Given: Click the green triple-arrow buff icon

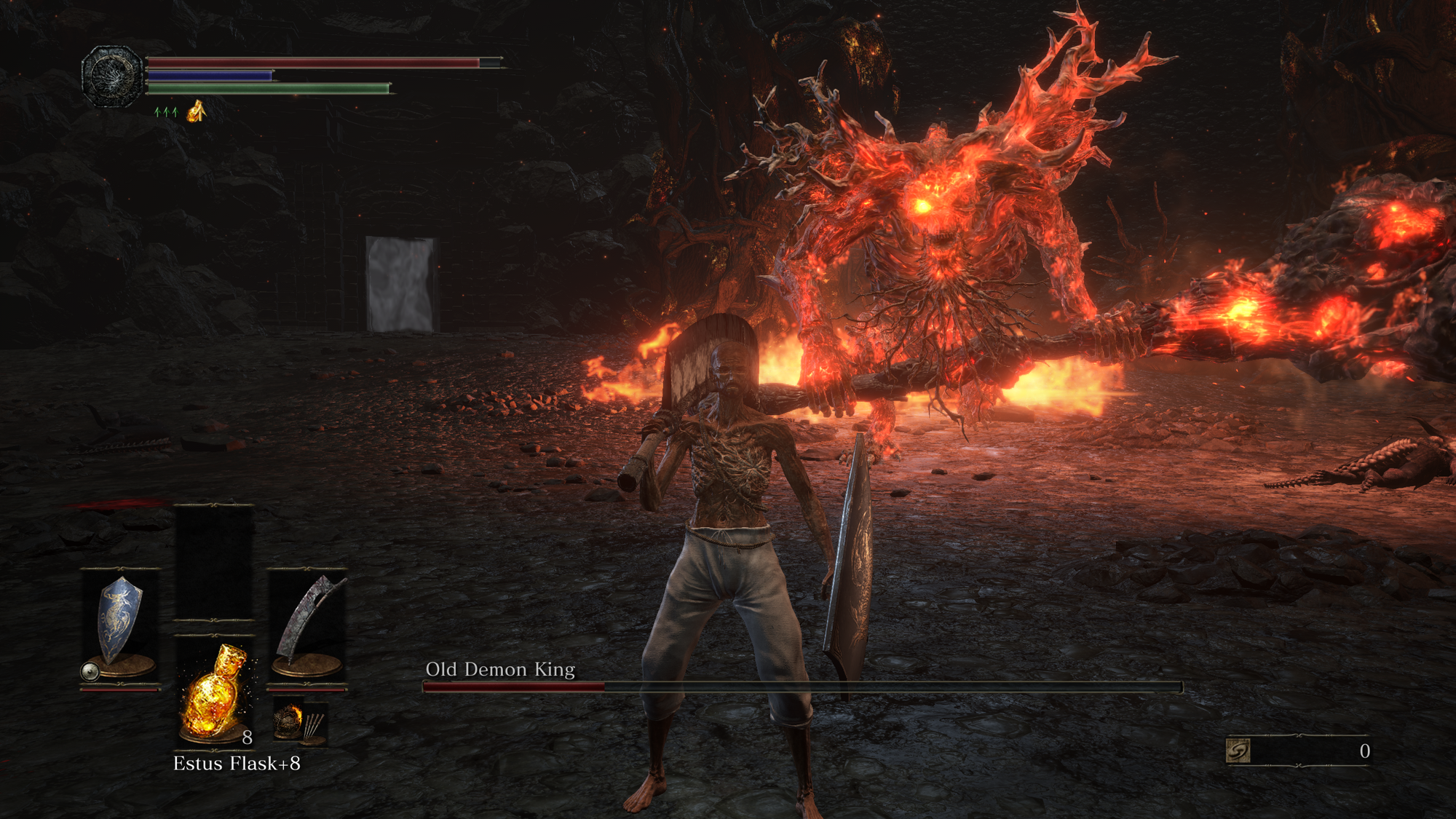Looking at the screenshot, I should tap(166, 112).
